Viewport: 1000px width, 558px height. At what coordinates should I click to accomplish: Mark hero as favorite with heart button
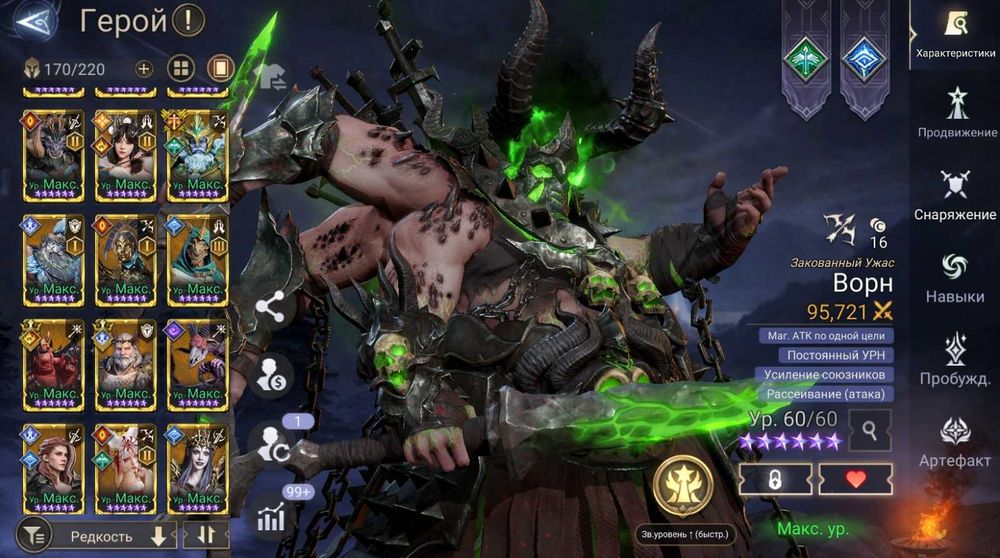pyautogui.click(x=855, y=479)
